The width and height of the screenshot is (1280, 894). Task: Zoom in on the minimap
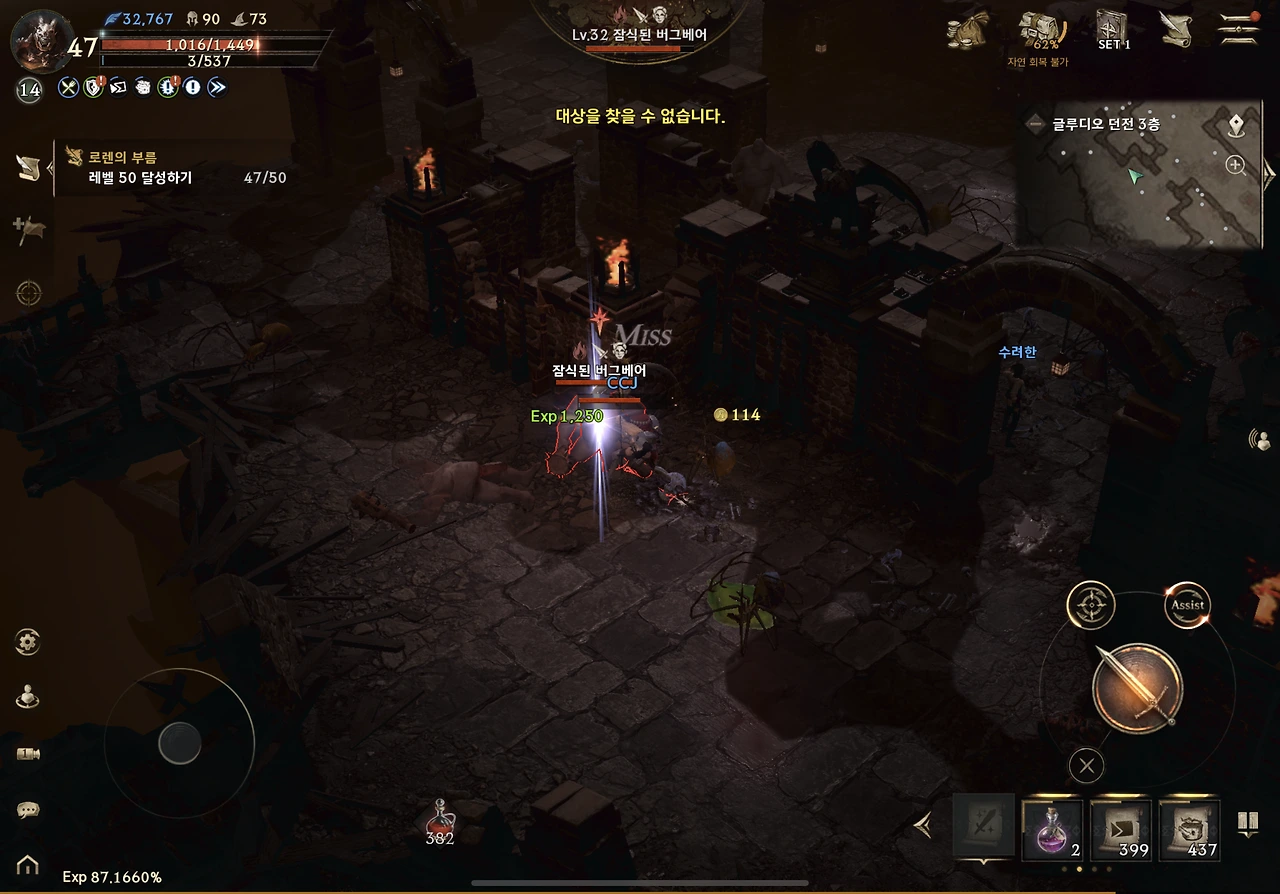1236,166
